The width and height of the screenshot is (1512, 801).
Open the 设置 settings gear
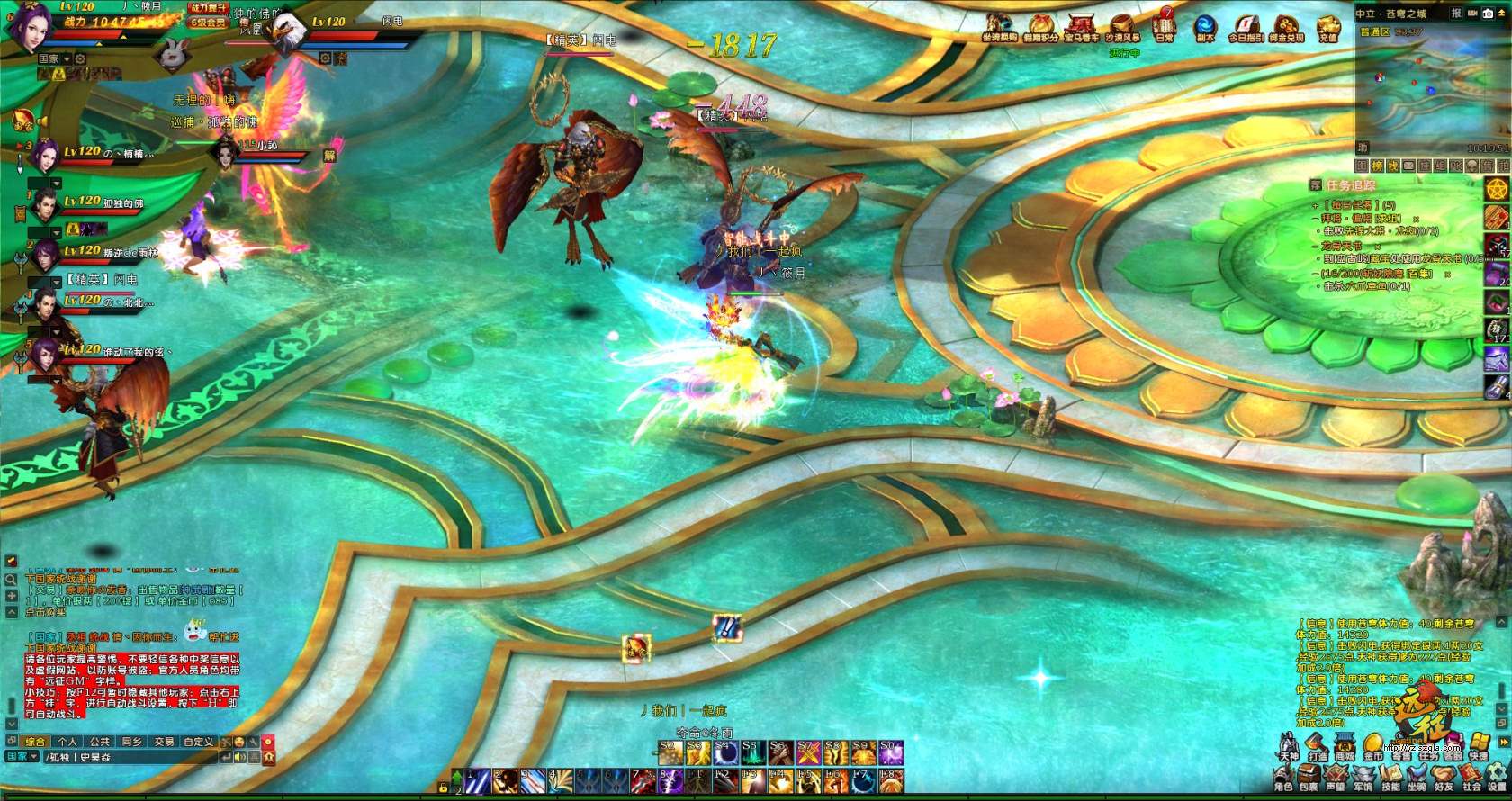tap(1497, 778)
